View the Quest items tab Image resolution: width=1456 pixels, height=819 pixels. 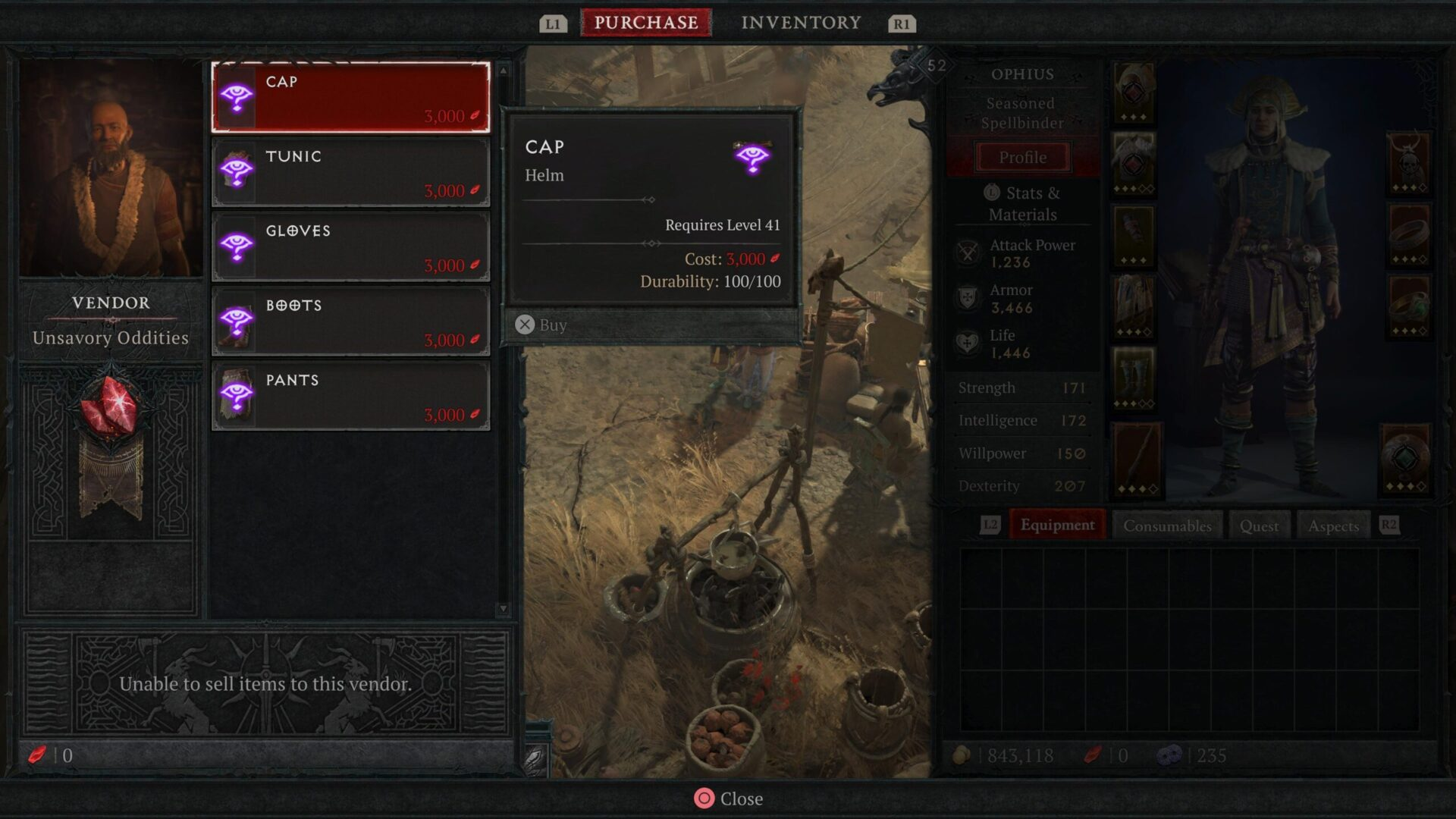click(x=1259, y=526)
